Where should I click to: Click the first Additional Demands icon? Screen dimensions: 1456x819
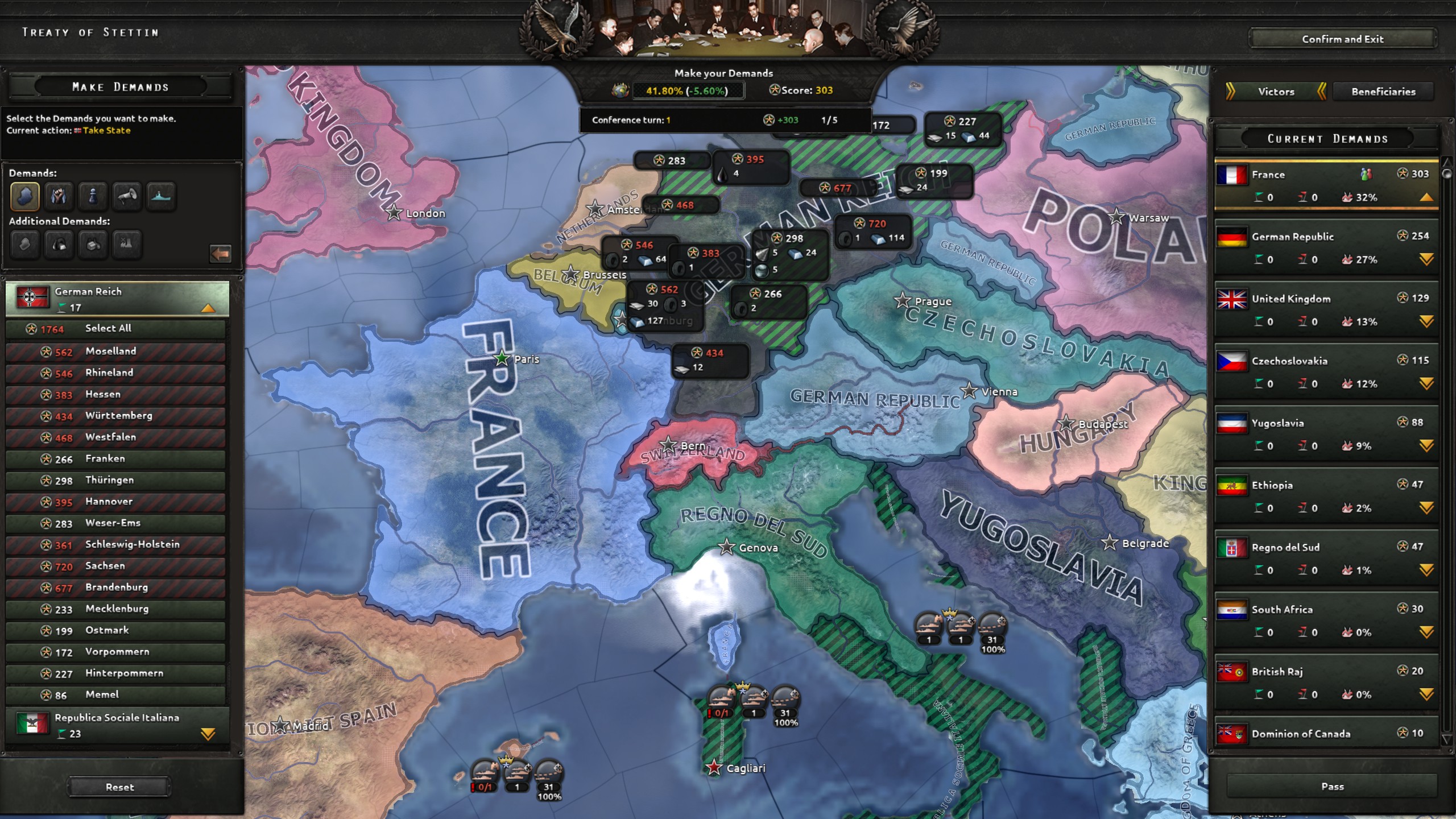pyautogui.click(x=24, y=245)
